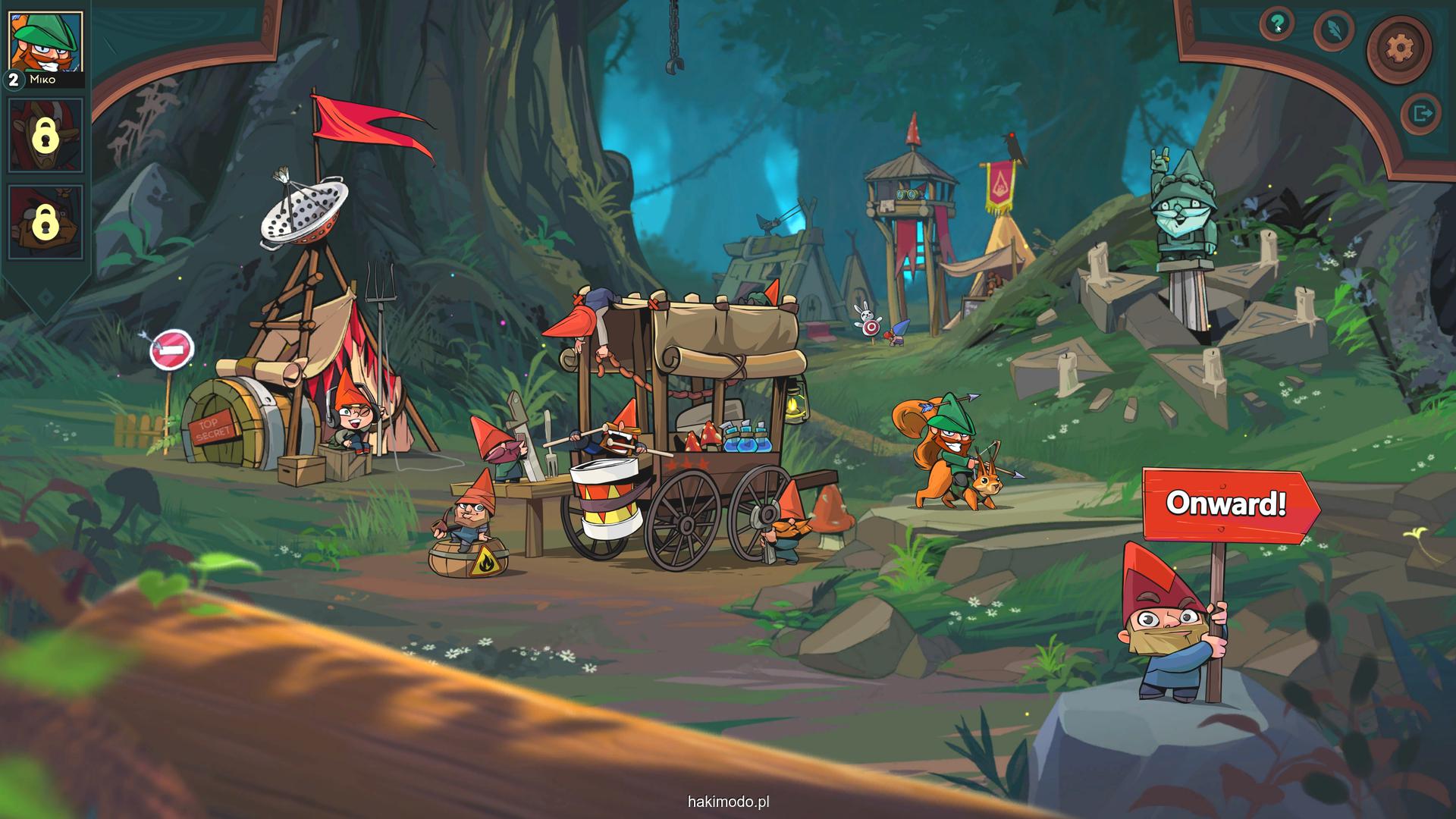Open the question mark help button

(1278, 25)
